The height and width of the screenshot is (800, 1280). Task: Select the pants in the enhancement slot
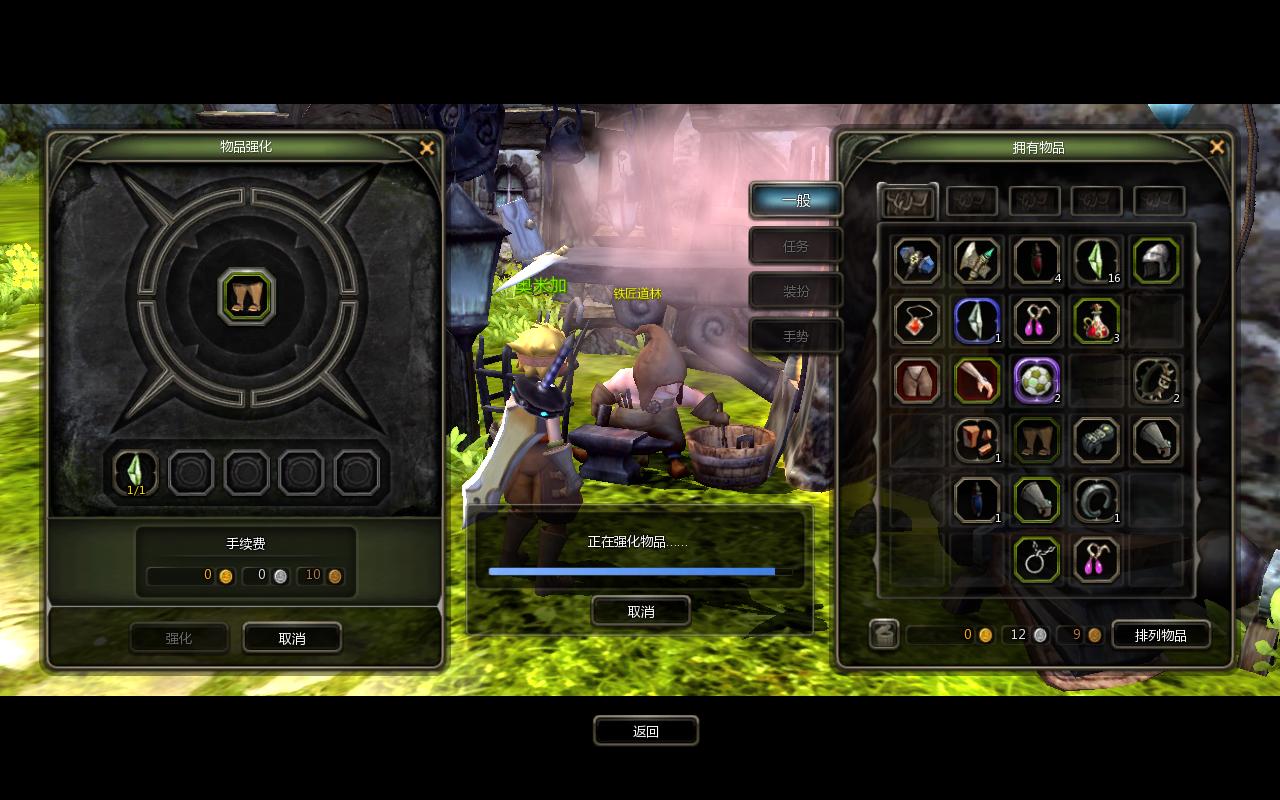point(246,297)
